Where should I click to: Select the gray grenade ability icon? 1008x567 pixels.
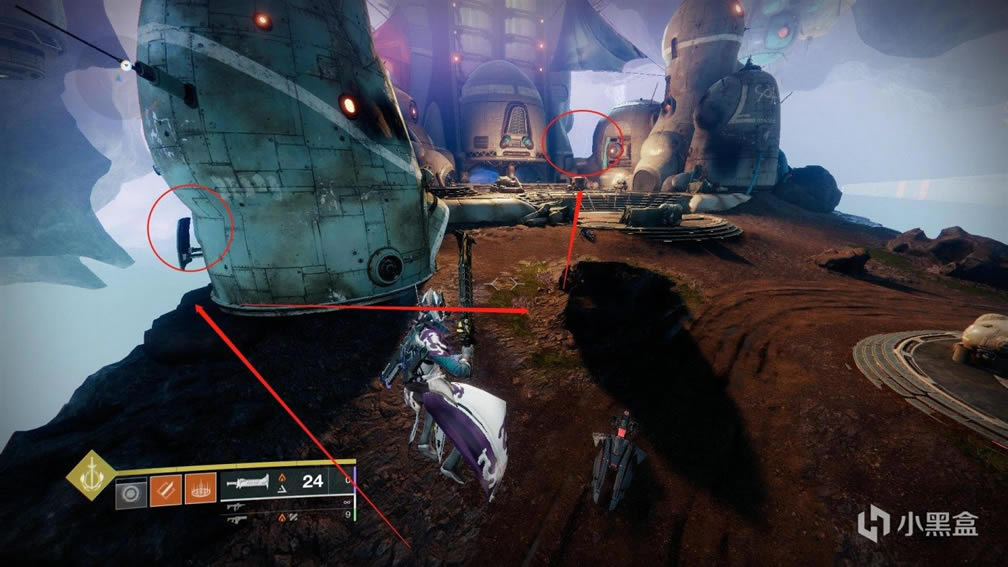[131, 493]
